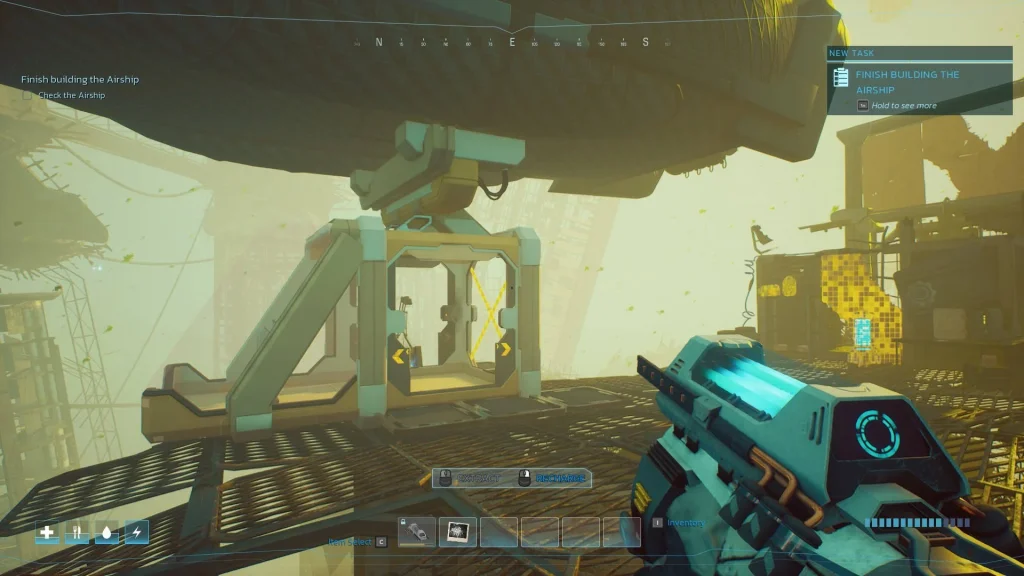Image resolution: width=1024 pixels, height=576 pixels.
Task: Click the energy lightning bolt status icon
Action: (x=136, y=532)
